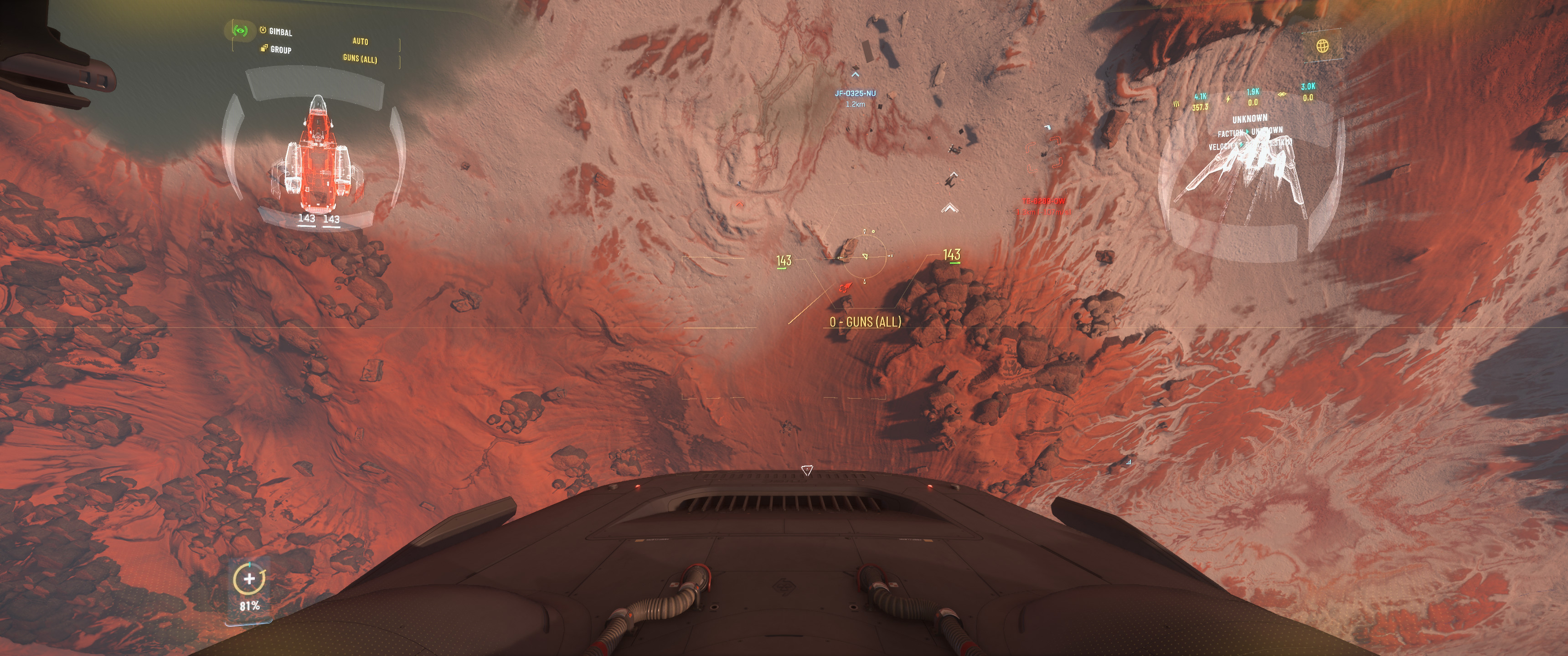Choose the GUNS (ALL) weapon group

click(360, 59)
